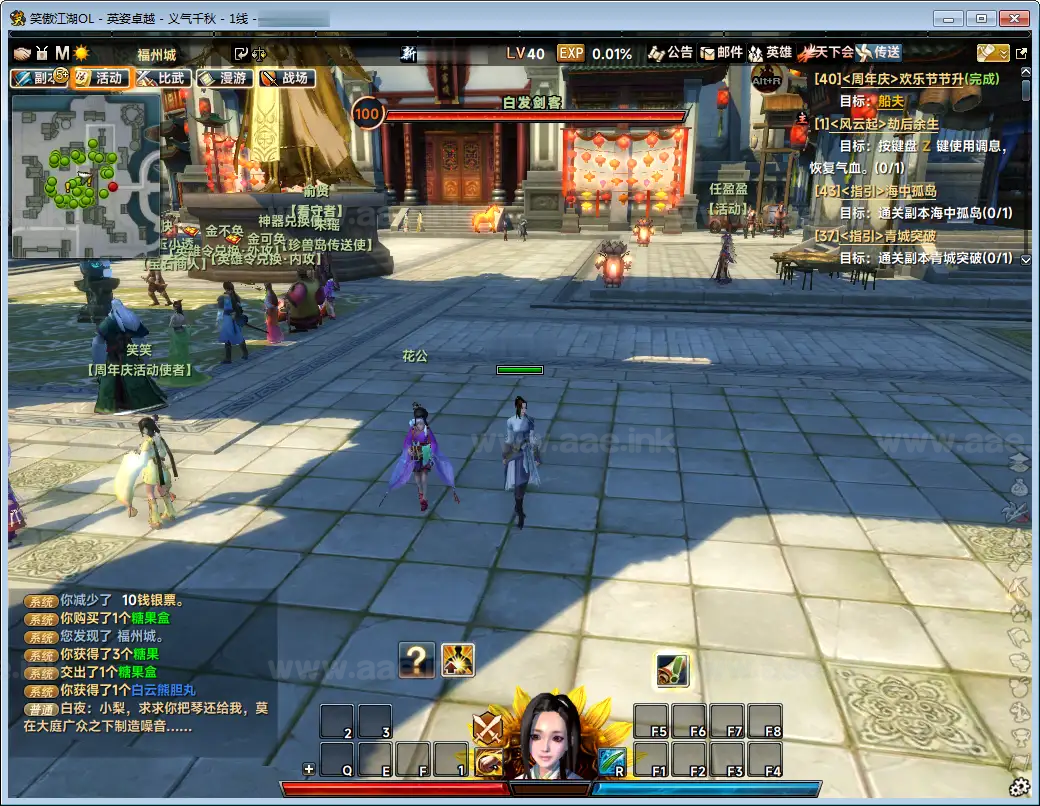The height and width of the screenshot is (806, 1040).
Task: Close the game window
Action: point(1017,18)
